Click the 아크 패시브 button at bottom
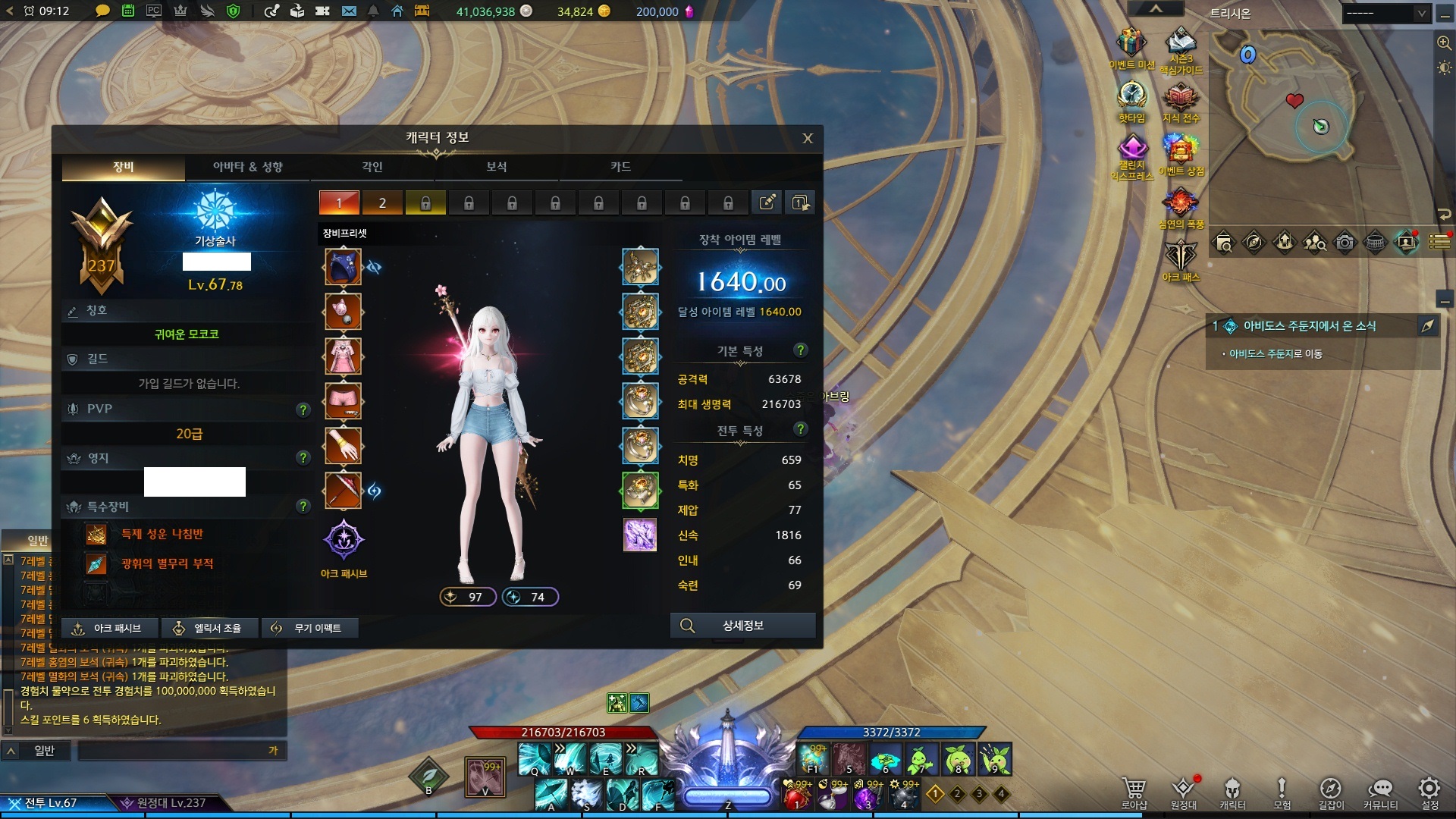The width and height of the screenshot is (1456, 819). (x=111, y=628)
